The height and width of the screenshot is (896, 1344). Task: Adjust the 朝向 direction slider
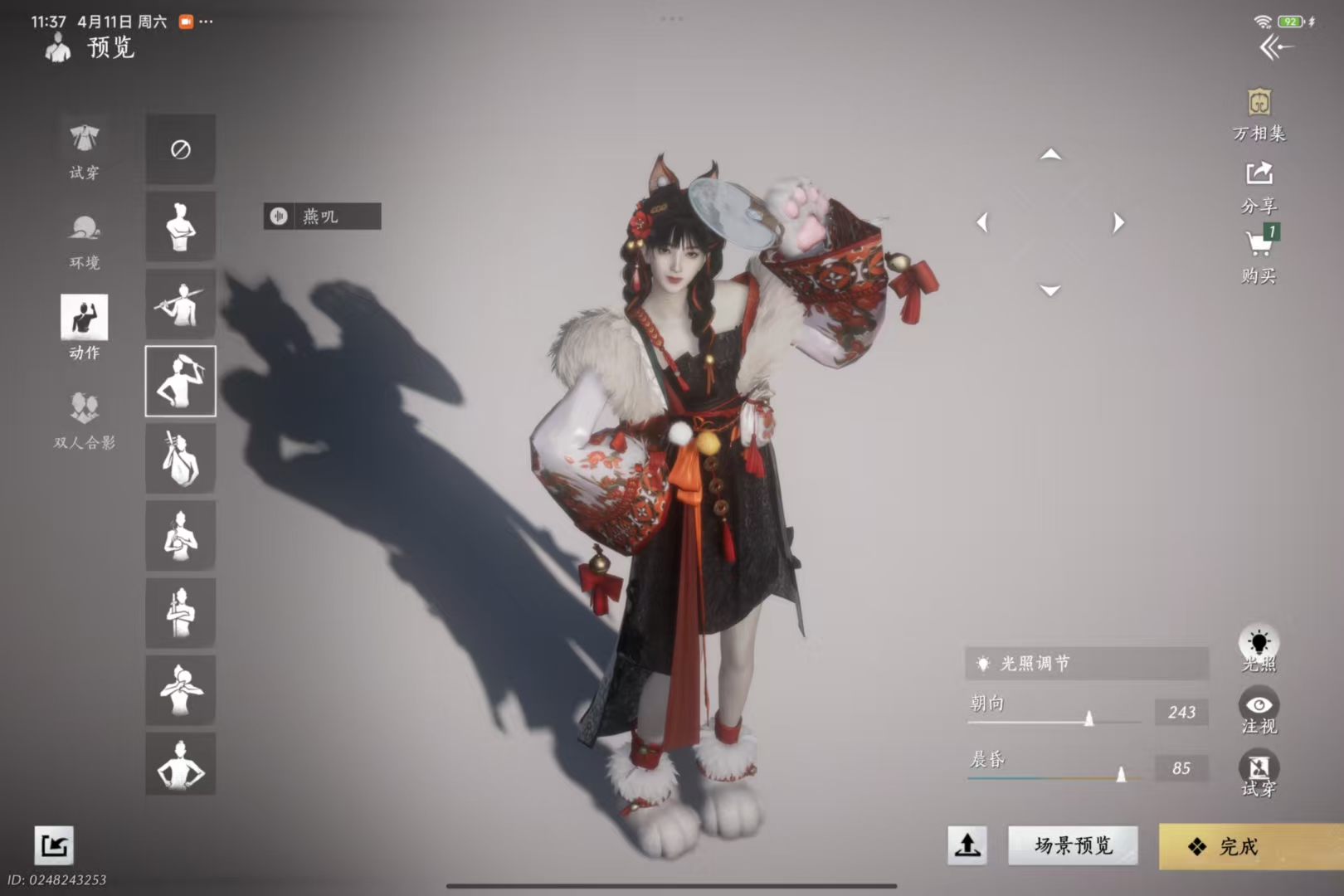[x=1088, y=718]
